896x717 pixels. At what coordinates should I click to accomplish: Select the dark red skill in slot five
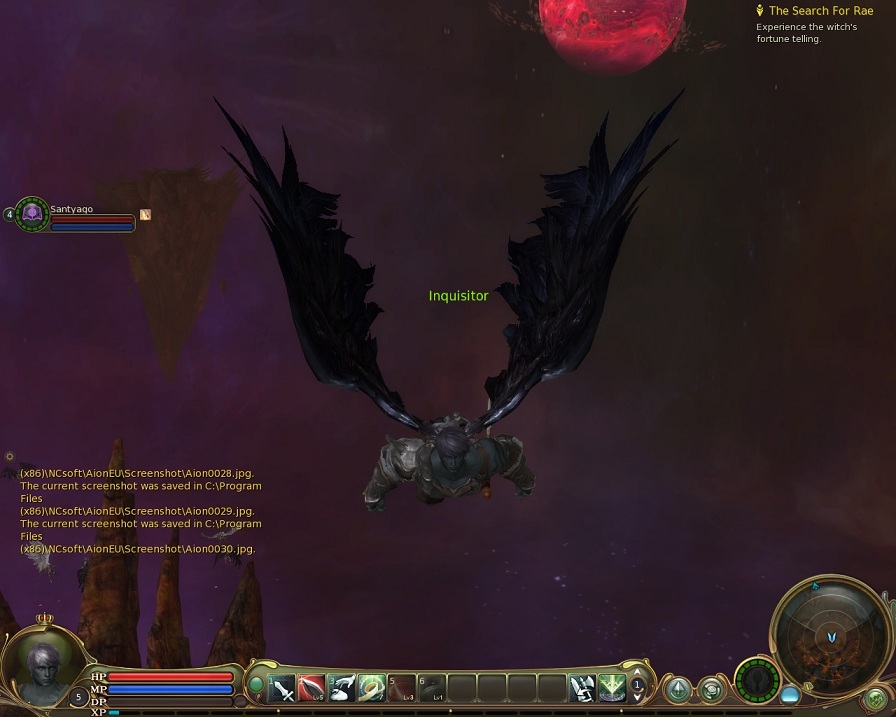402,688
